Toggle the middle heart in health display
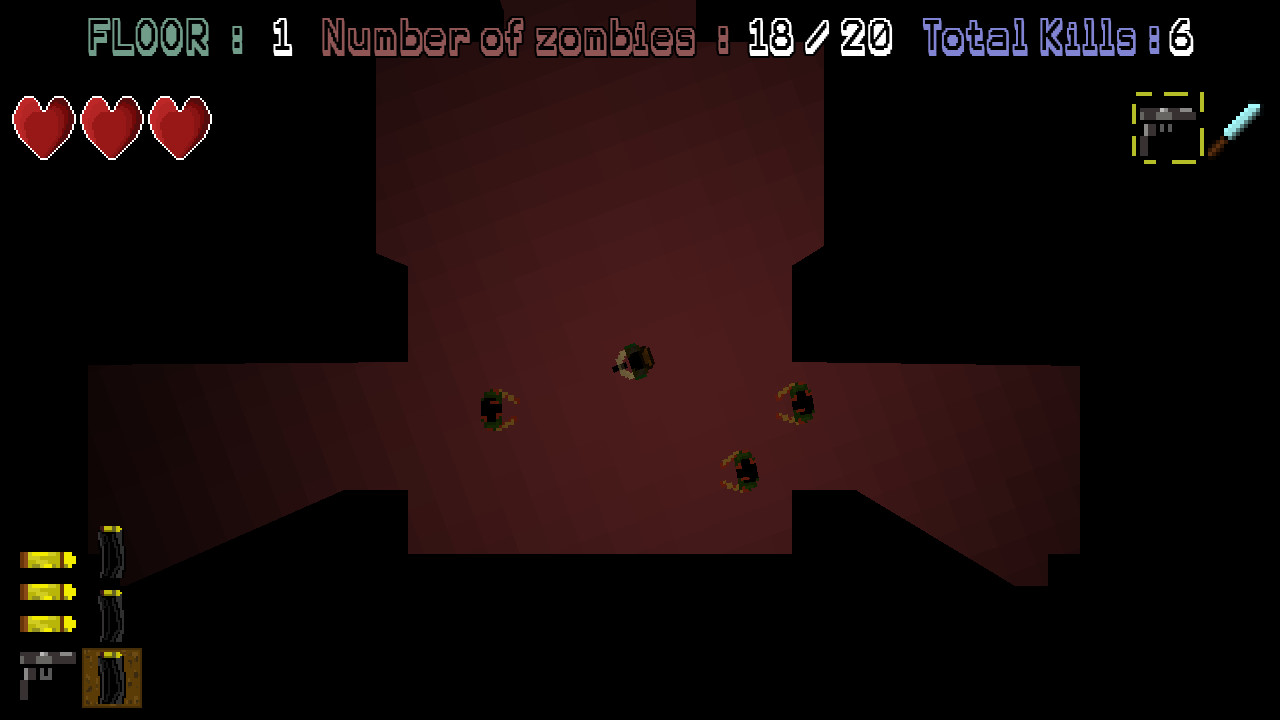 [x=110, y=127]
